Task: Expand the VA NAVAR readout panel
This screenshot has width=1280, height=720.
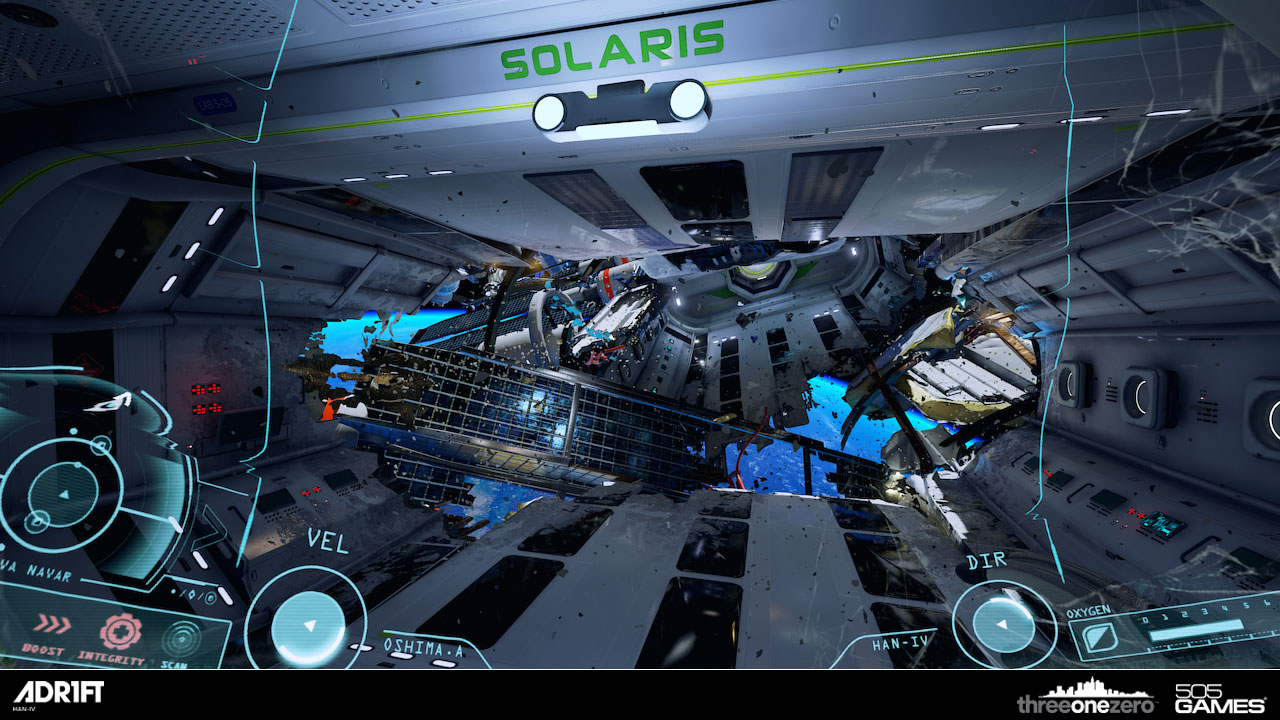Action: tap(37, 572)
